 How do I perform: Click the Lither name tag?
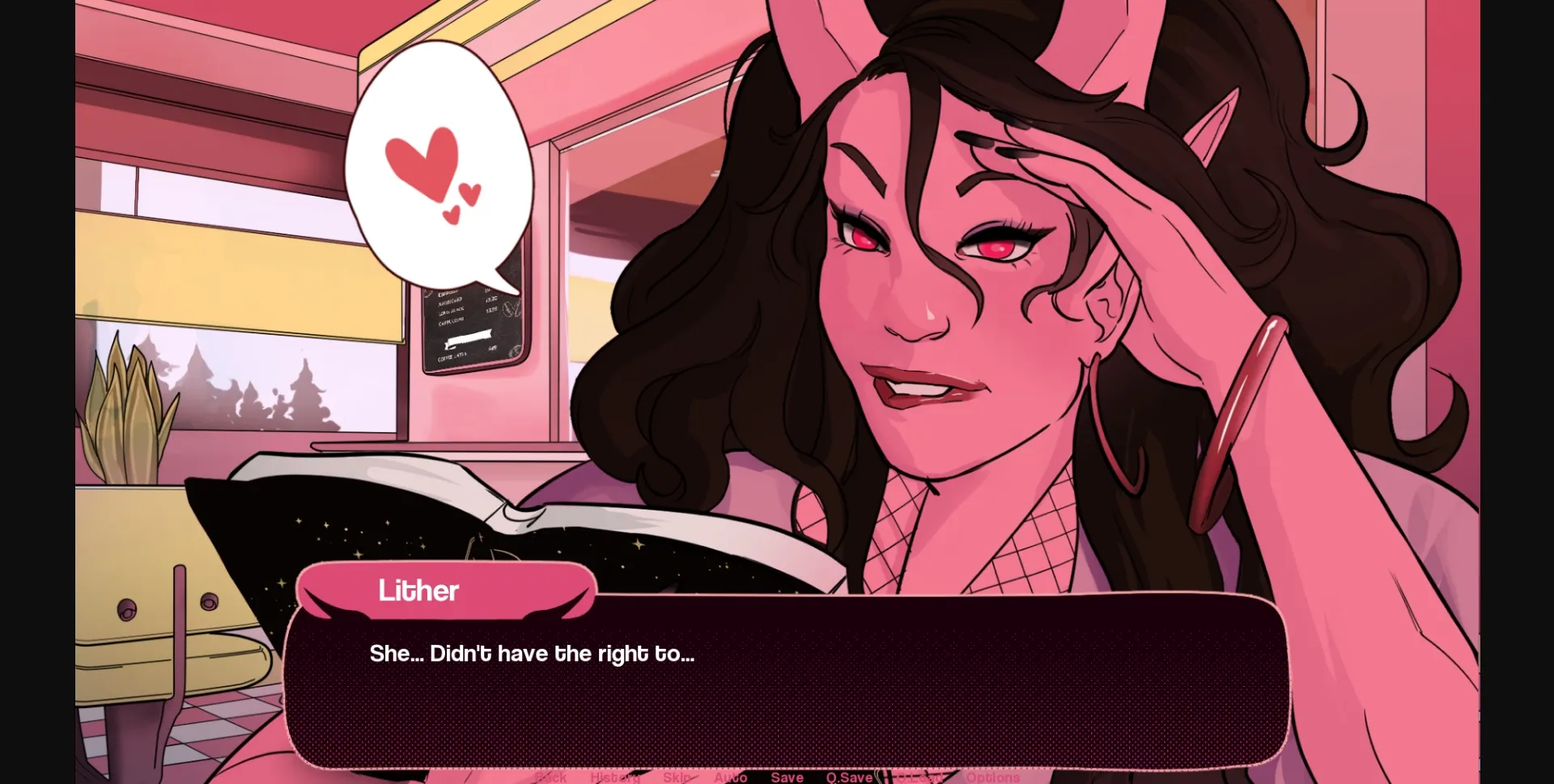tap(419, 591)
